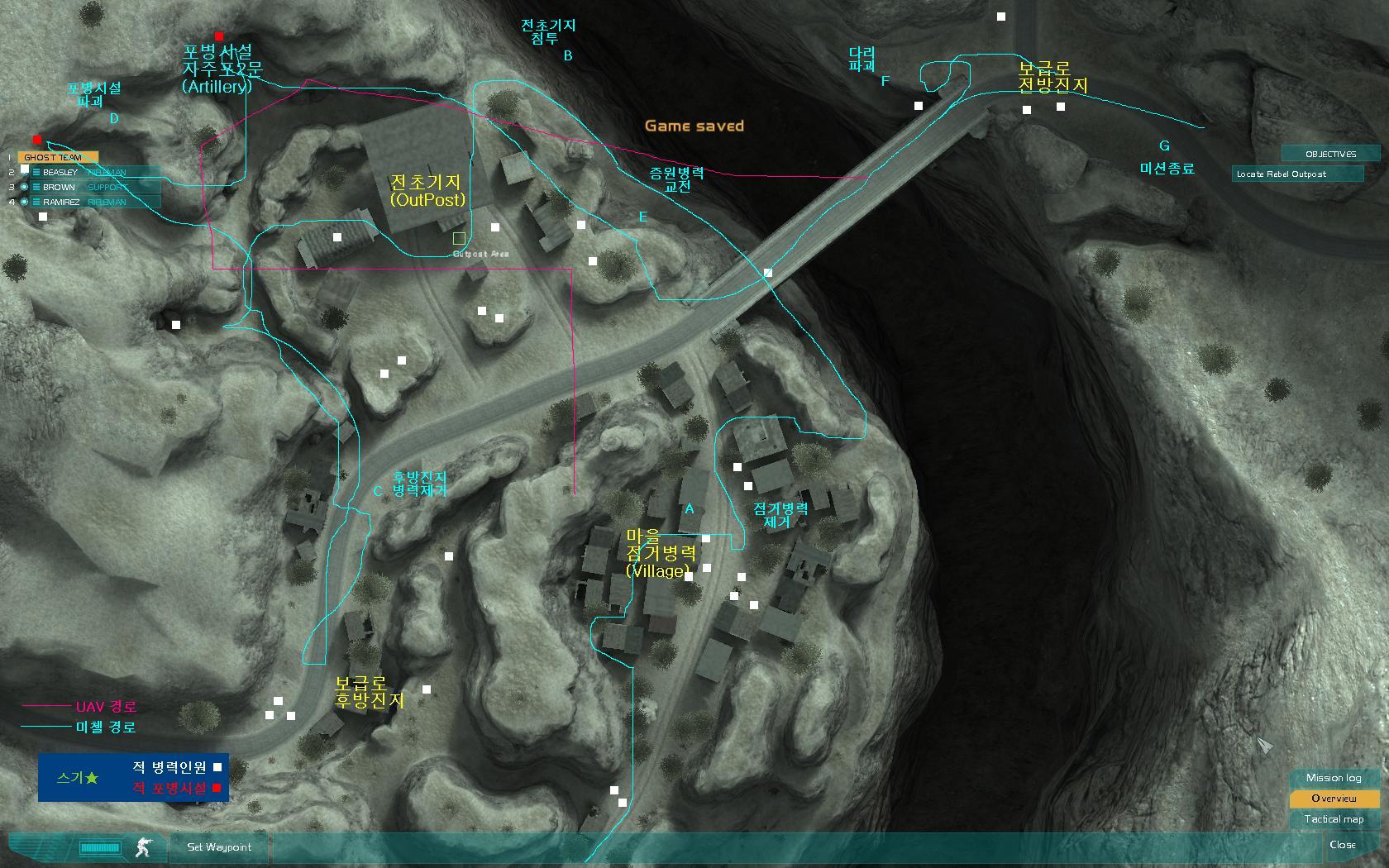
Task: Toggle RAMIREZ's status indicator
Action: click(25, 202)
